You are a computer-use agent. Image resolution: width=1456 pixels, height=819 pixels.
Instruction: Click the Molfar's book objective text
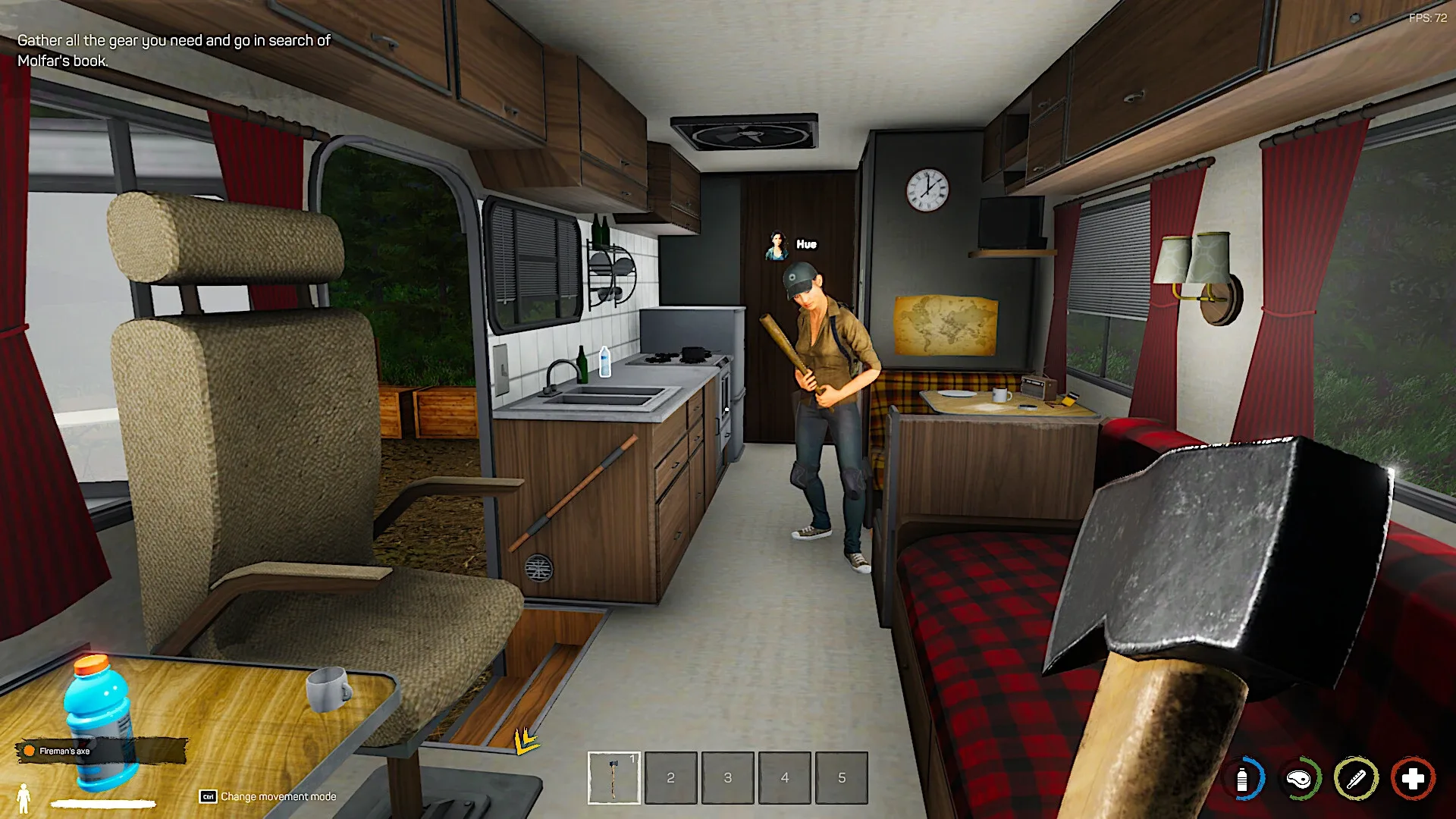click(x=173, y=52)
